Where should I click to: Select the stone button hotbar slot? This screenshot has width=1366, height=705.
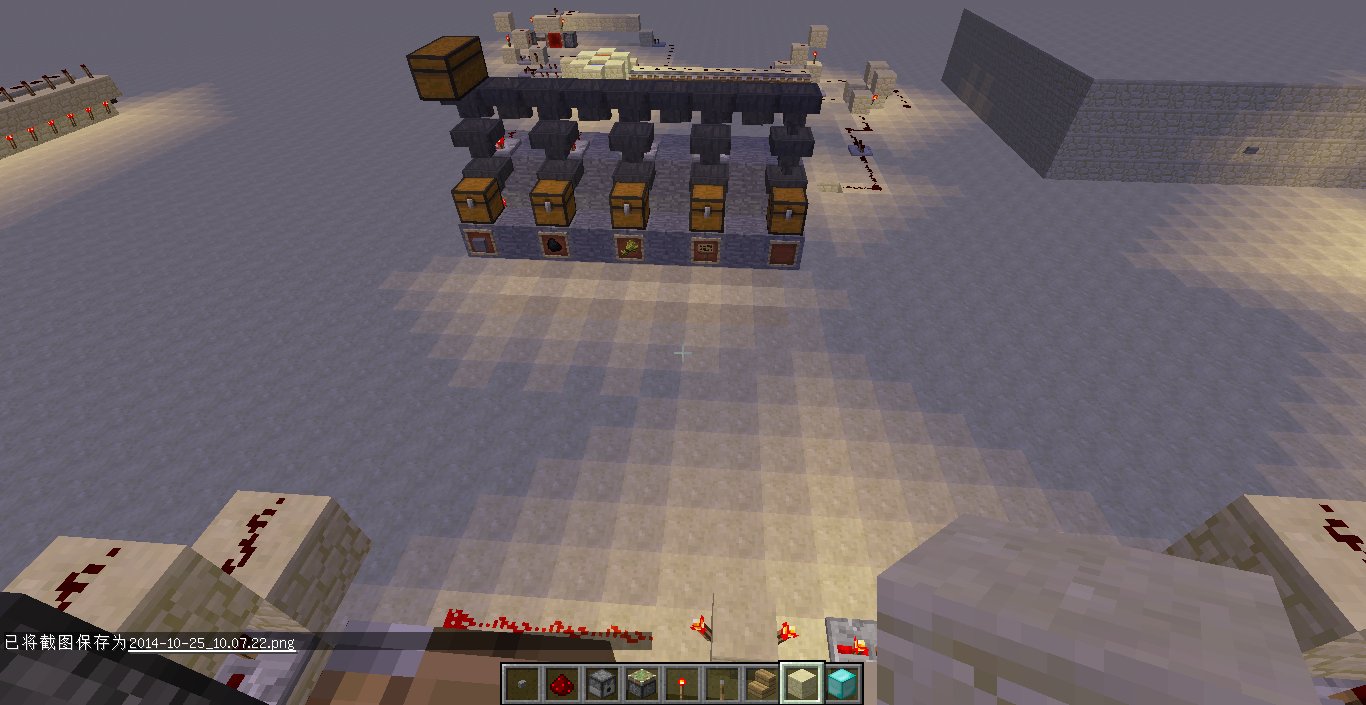(520, 684)
